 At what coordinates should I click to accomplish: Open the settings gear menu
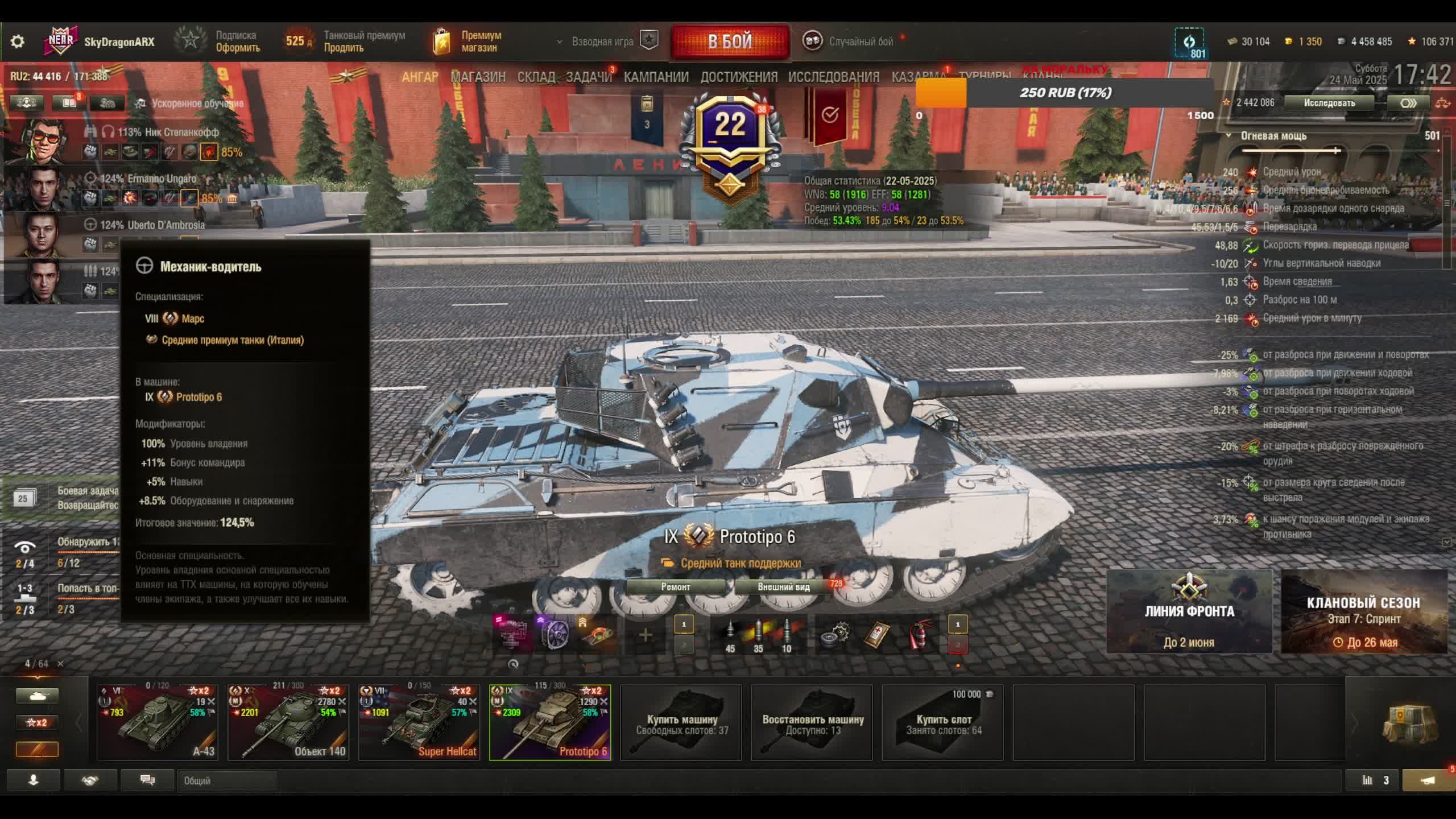point(18,42)
